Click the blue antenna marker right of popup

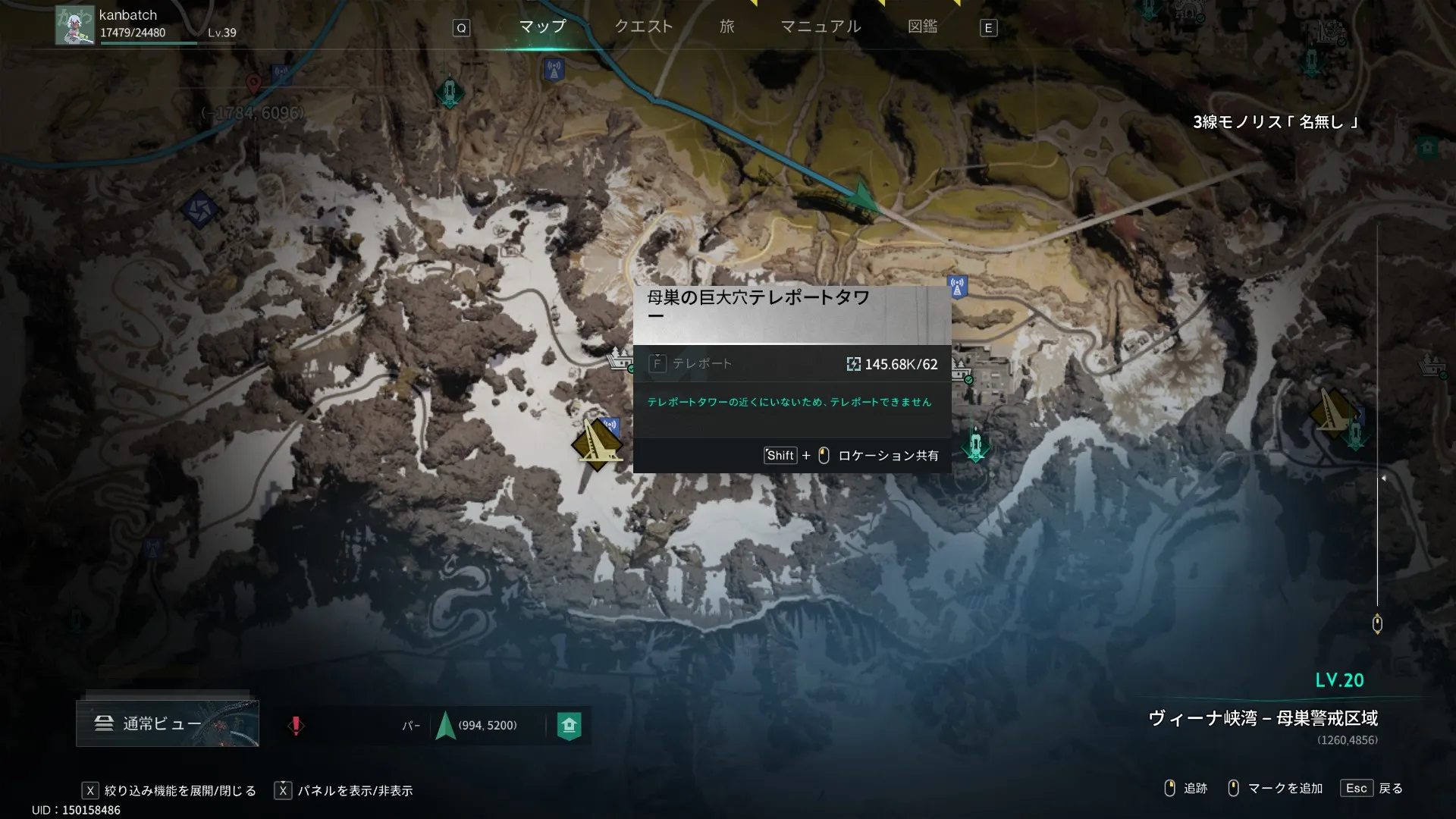(x=958, y=287)
